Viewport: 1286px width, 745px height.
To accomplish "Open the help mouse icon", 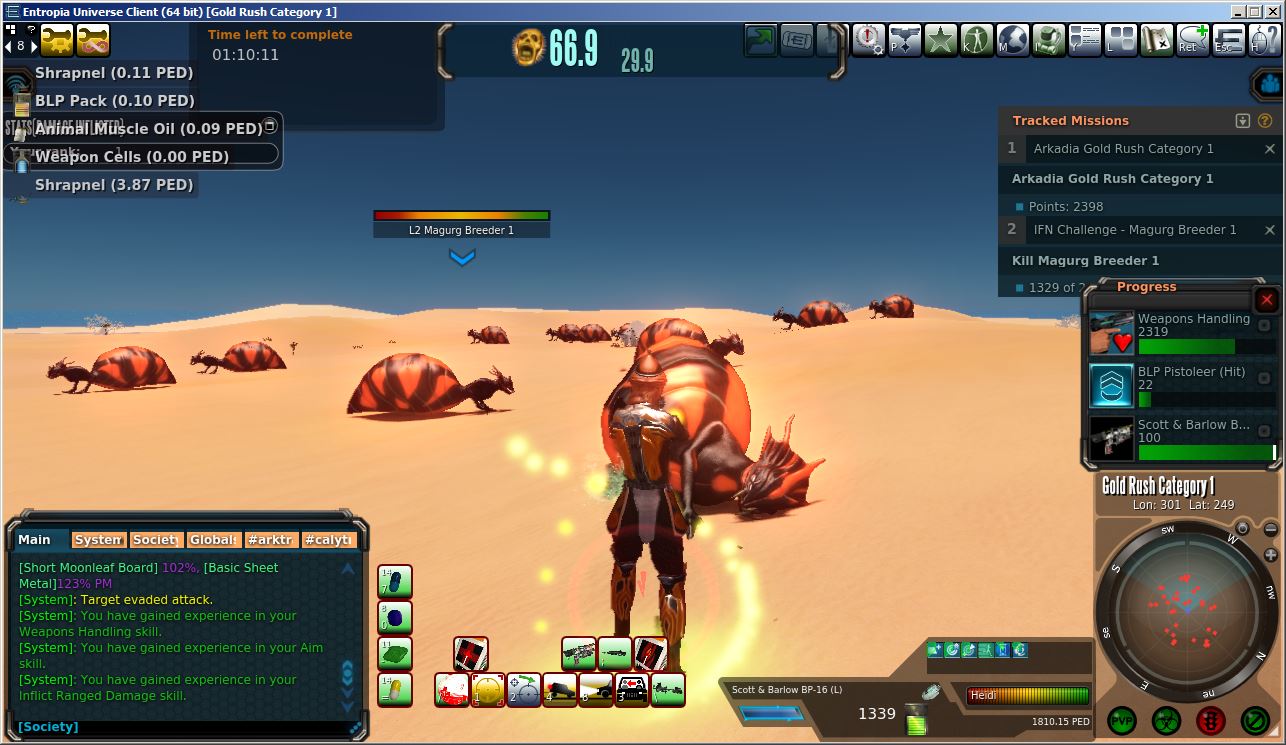I will pos(1265,41).
